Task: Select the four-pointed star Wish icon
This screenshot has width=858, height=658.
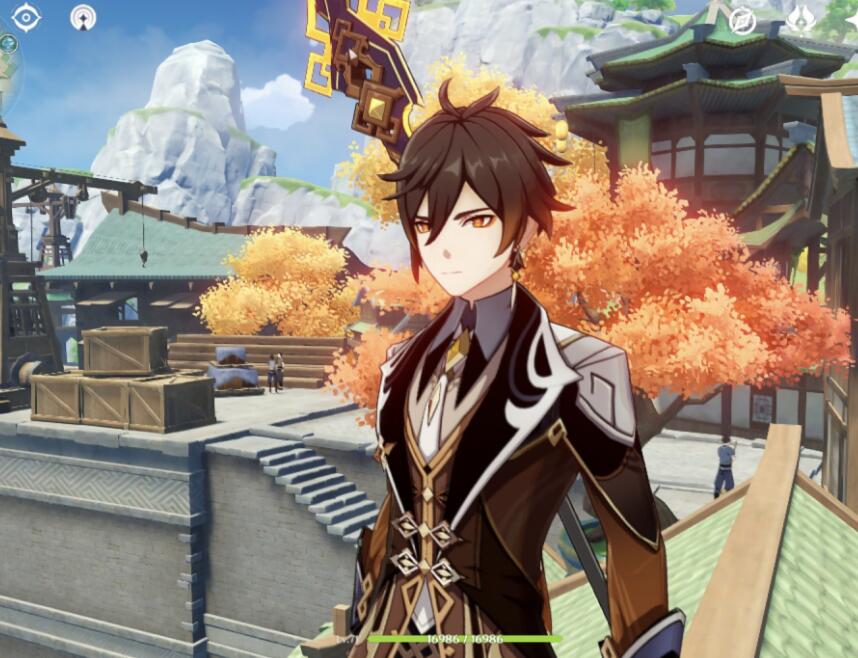Action: coord(851,20)
